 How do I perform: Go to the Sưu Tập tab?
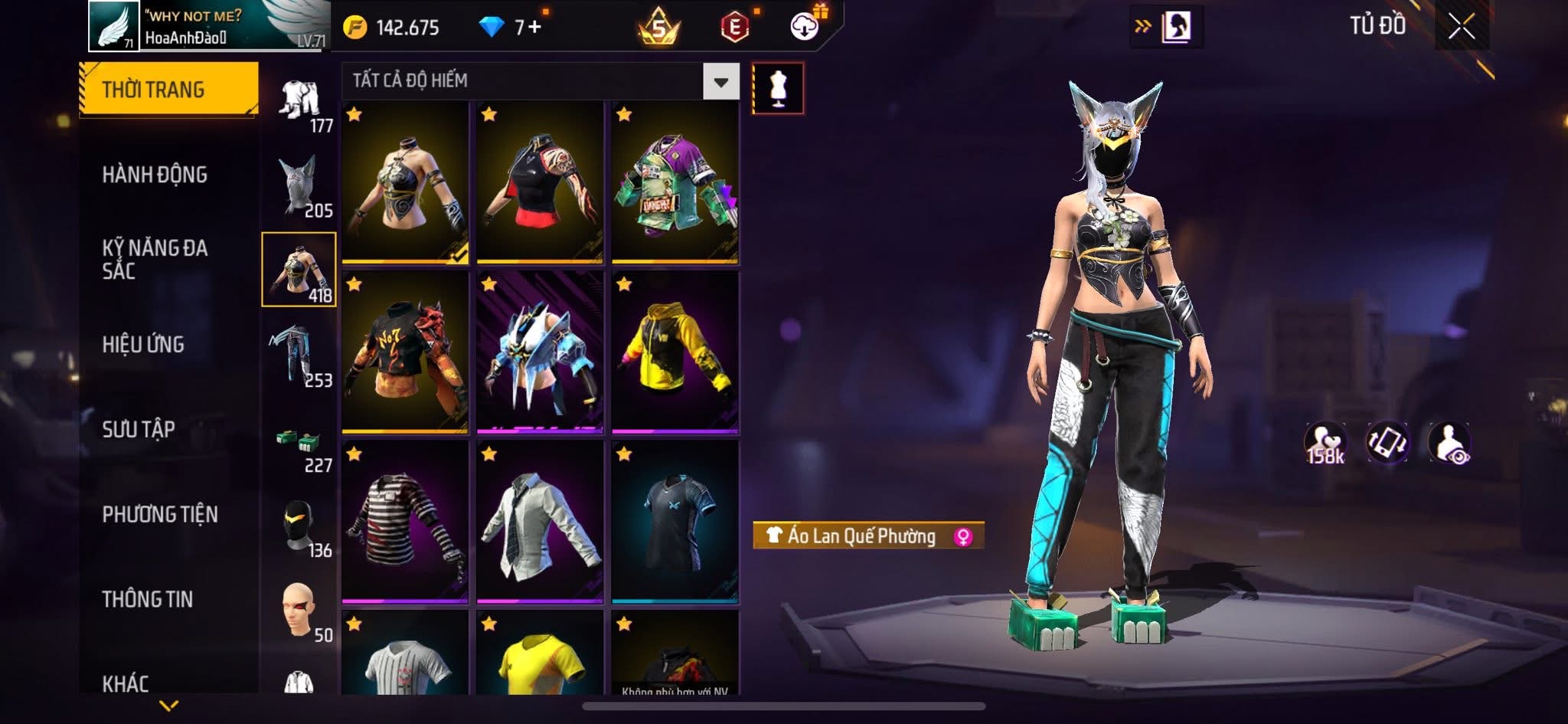[x=139, y=429]
